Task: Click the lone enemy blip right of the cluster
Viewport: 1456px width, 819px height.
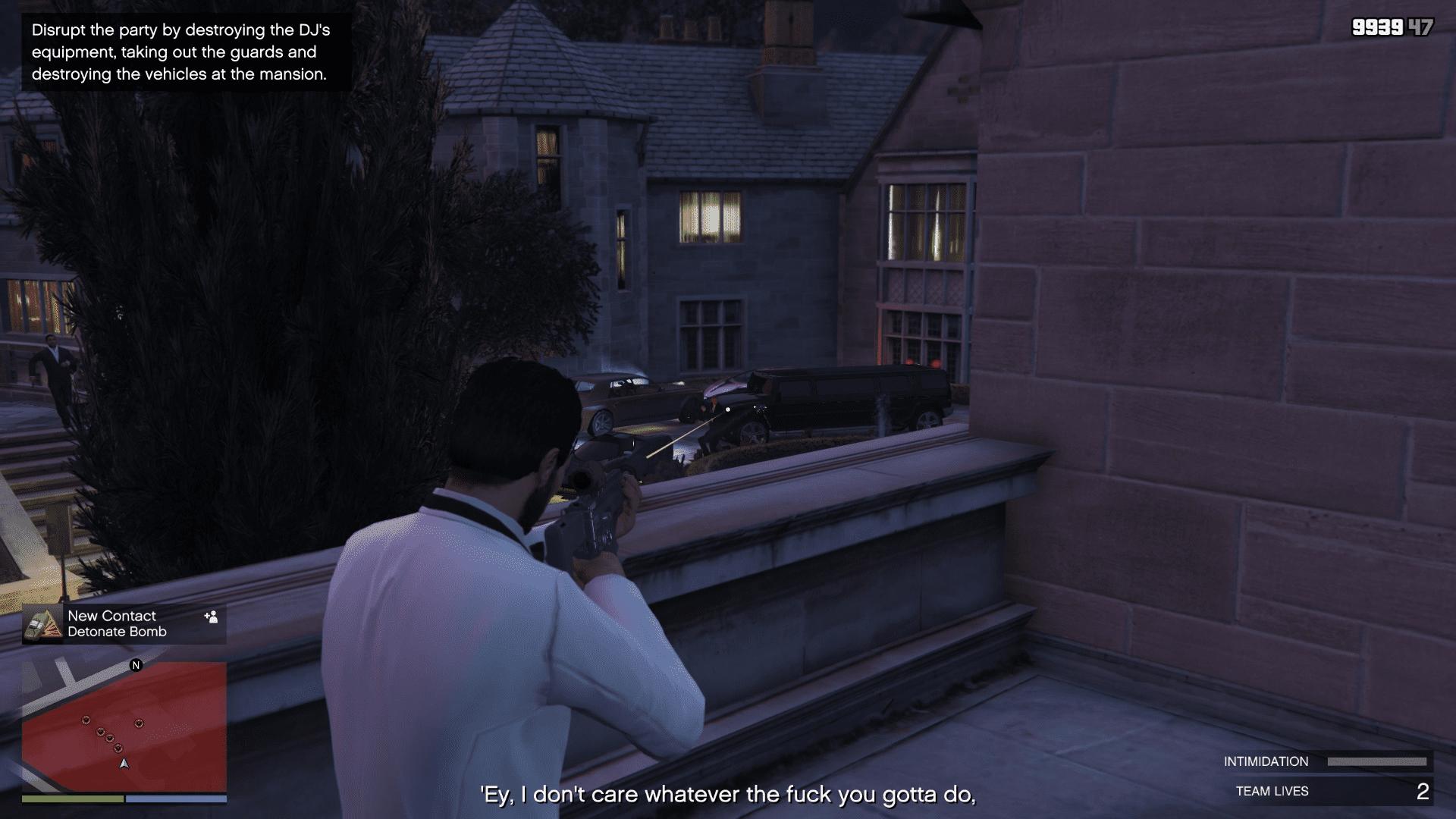Action: tap(139, 723)
